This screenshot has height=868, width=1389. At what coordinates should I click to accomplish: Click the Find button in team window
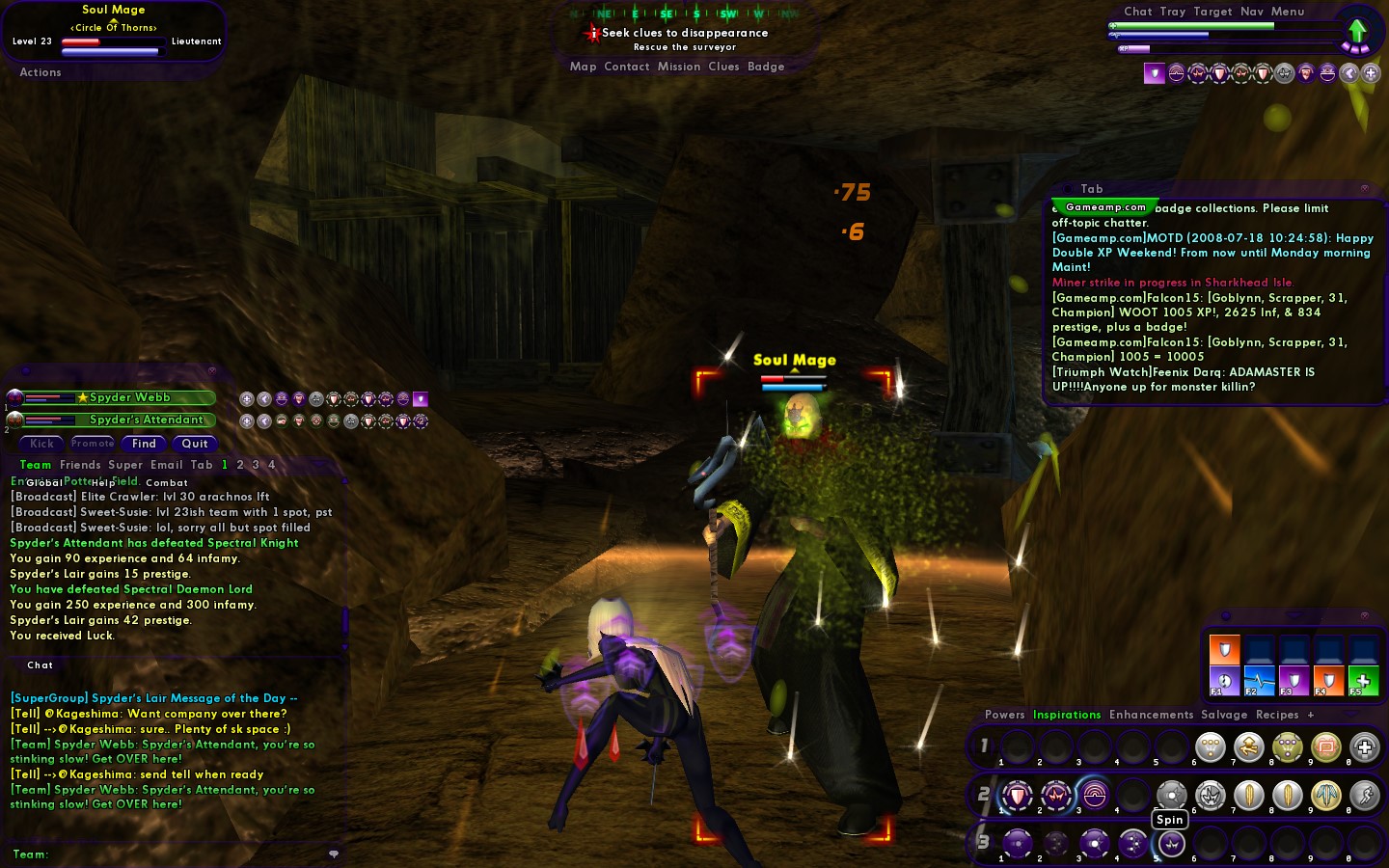(x=144, y=444)
